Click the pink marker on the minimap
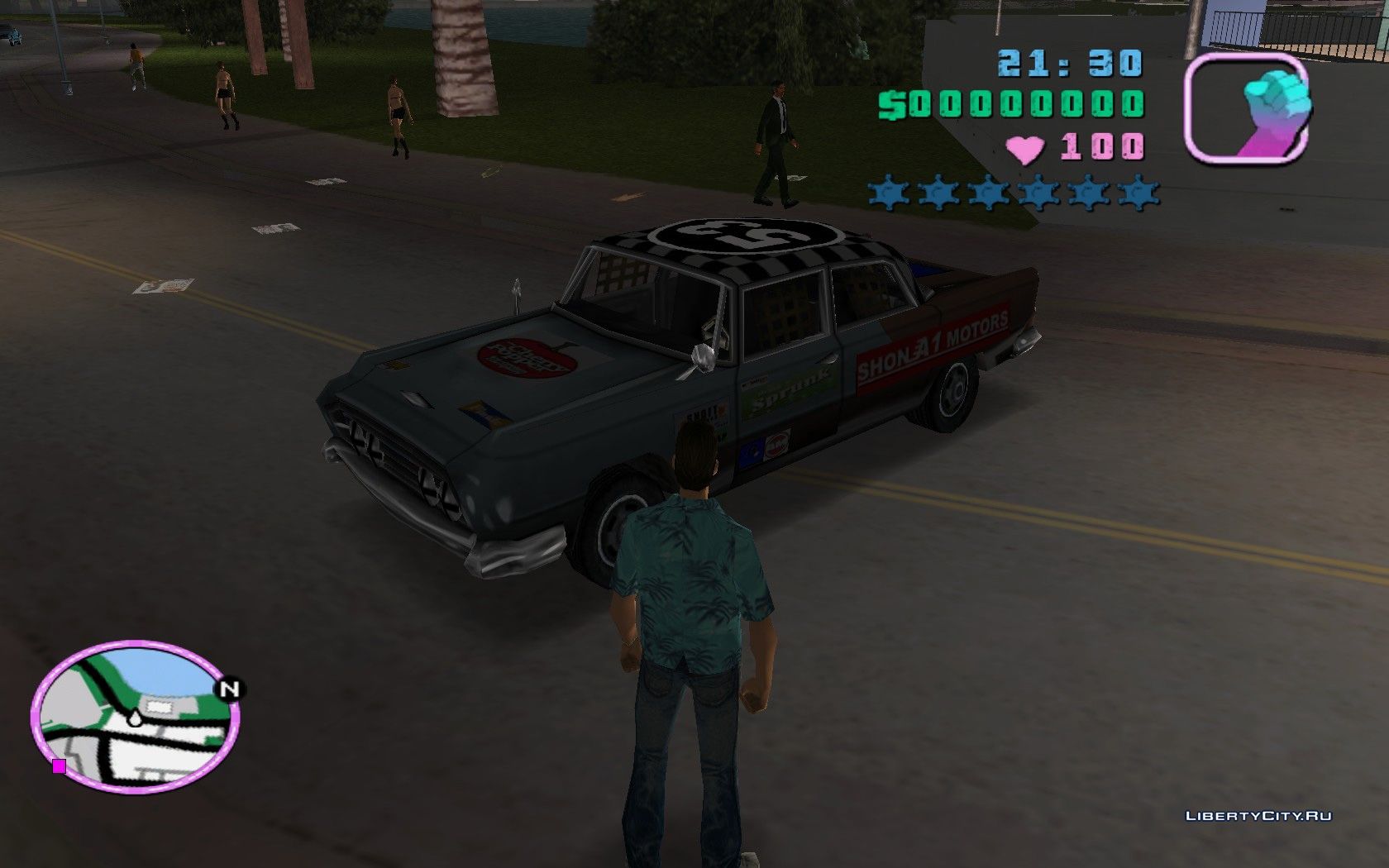 click(x=59, y=766)
